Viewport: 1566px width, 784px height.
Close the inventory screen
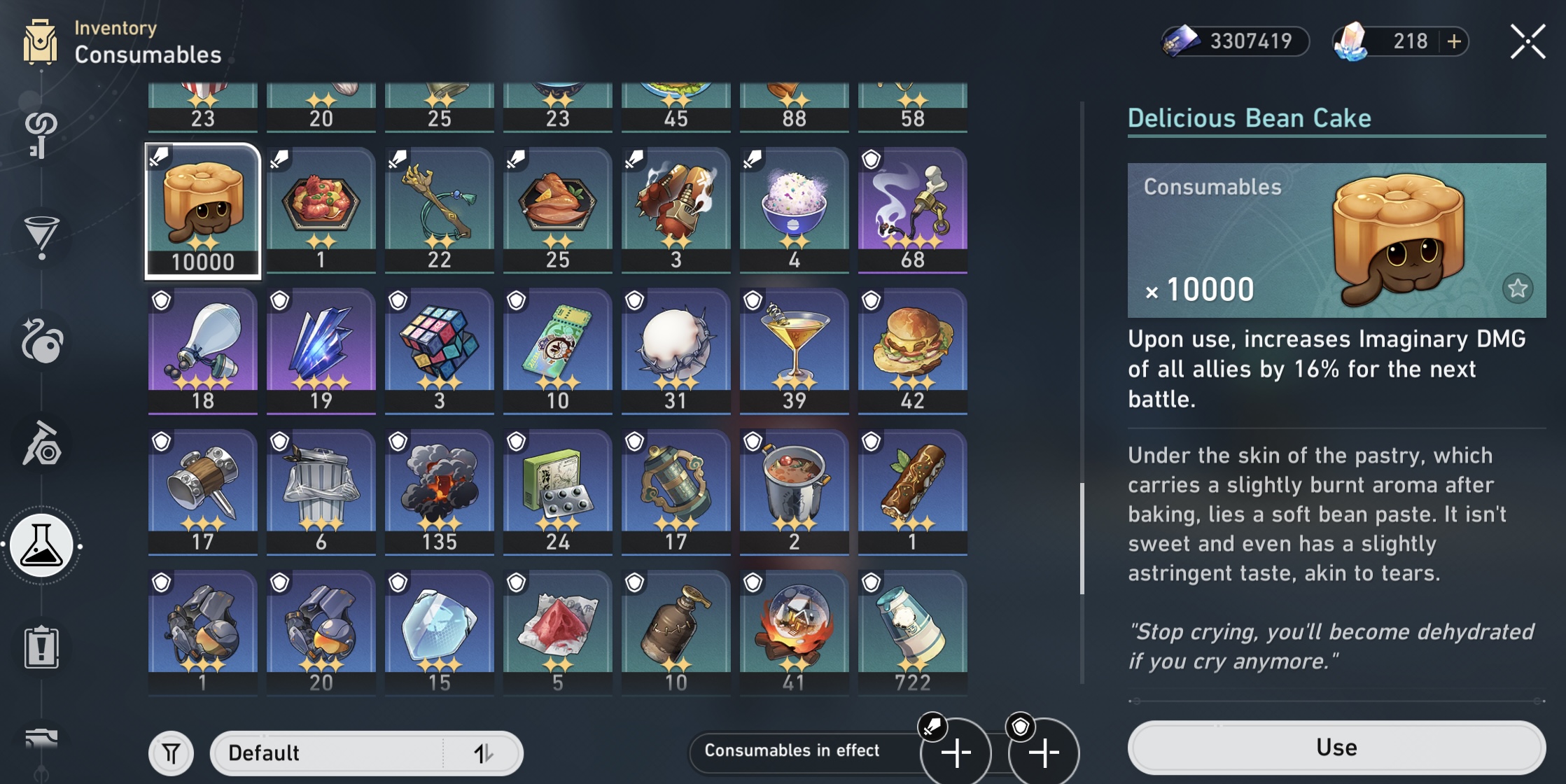click(x=1527, y=42)
